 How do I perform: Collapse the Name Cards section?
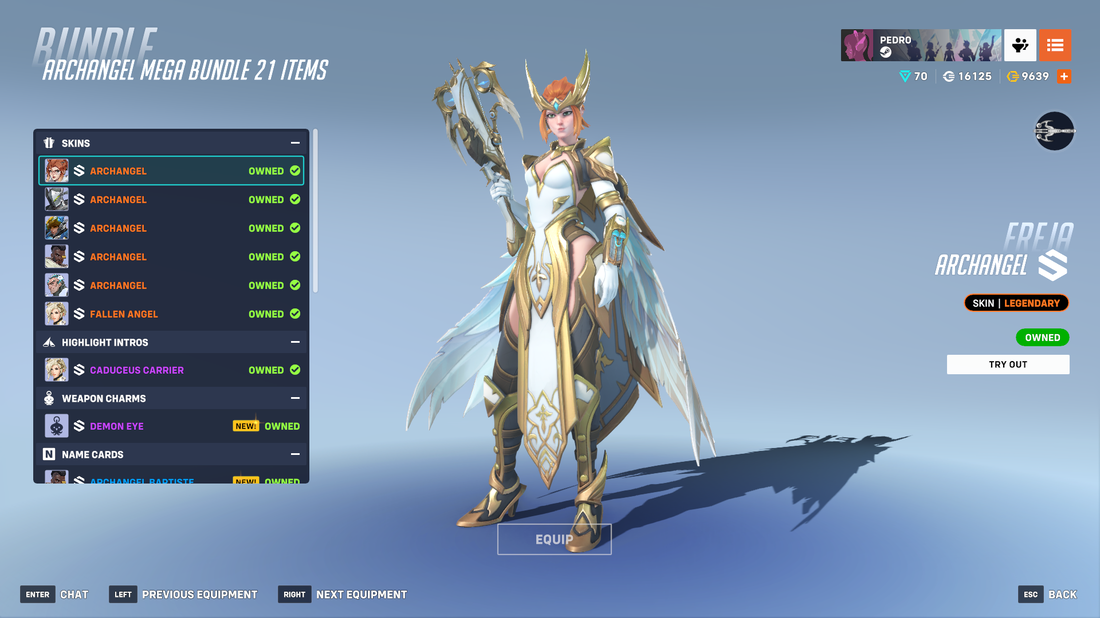tap(295, 454)
